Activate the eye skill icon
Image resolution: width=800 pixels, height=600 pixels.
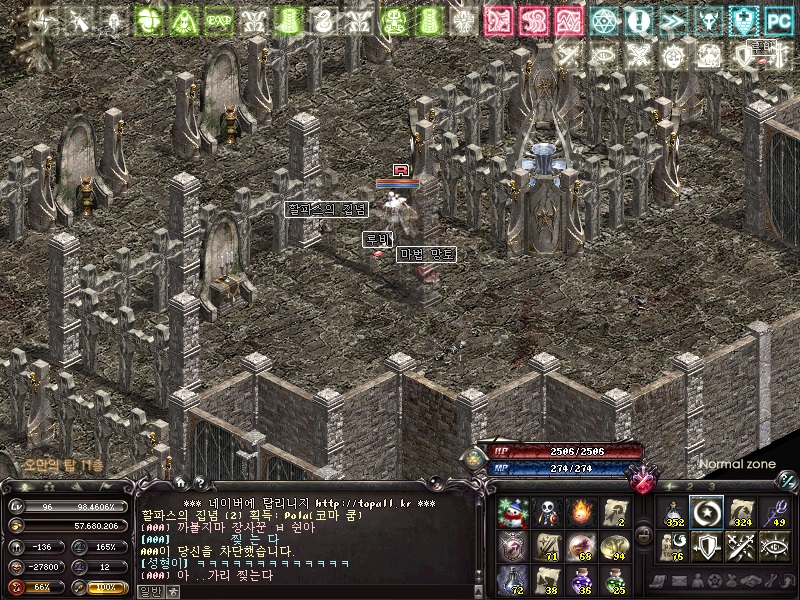click(775, 546)
